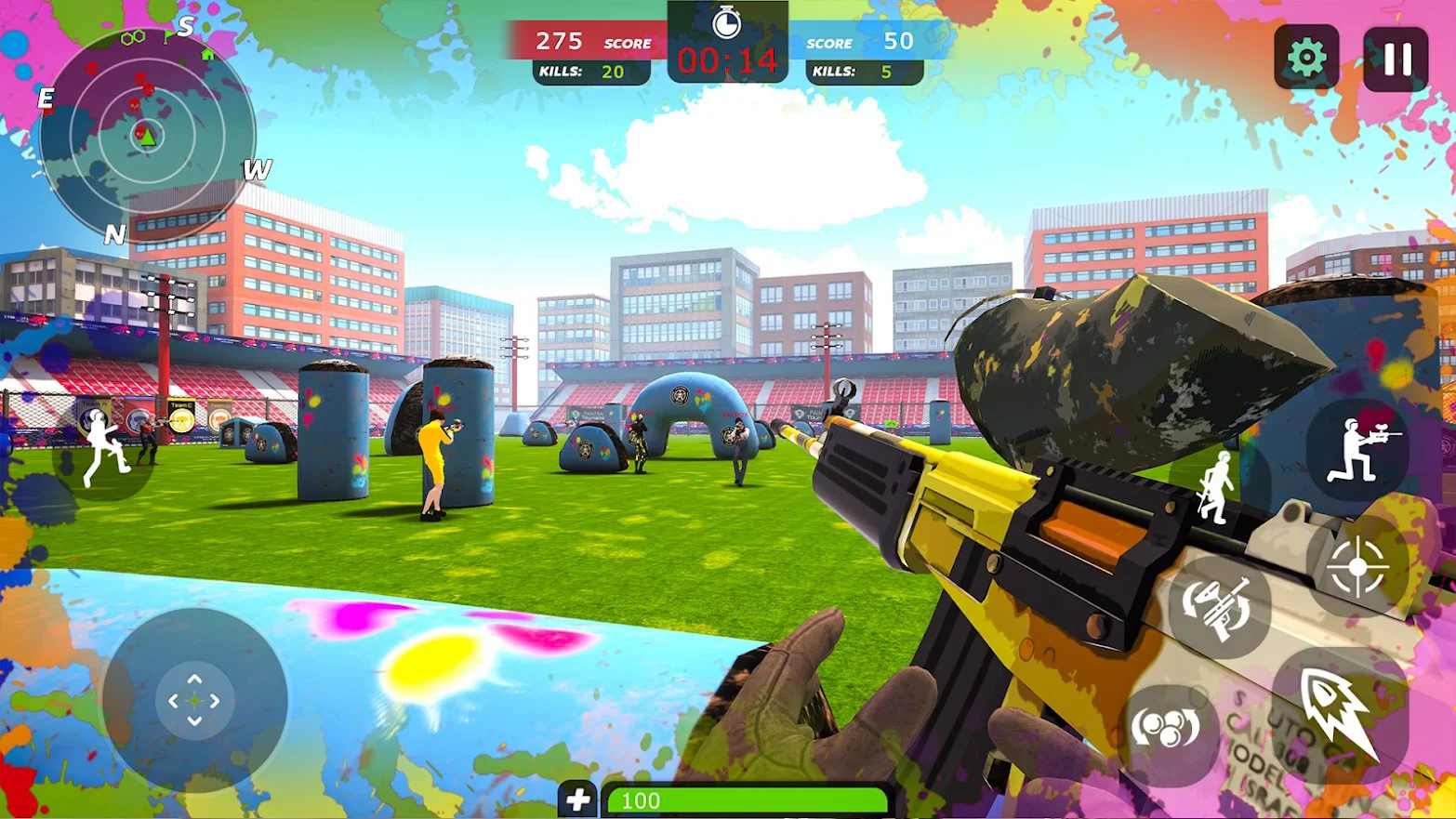Tap the stopwatch timer icon
Image resolution: width=1456 pixels, height=819 pixels.
728,26
